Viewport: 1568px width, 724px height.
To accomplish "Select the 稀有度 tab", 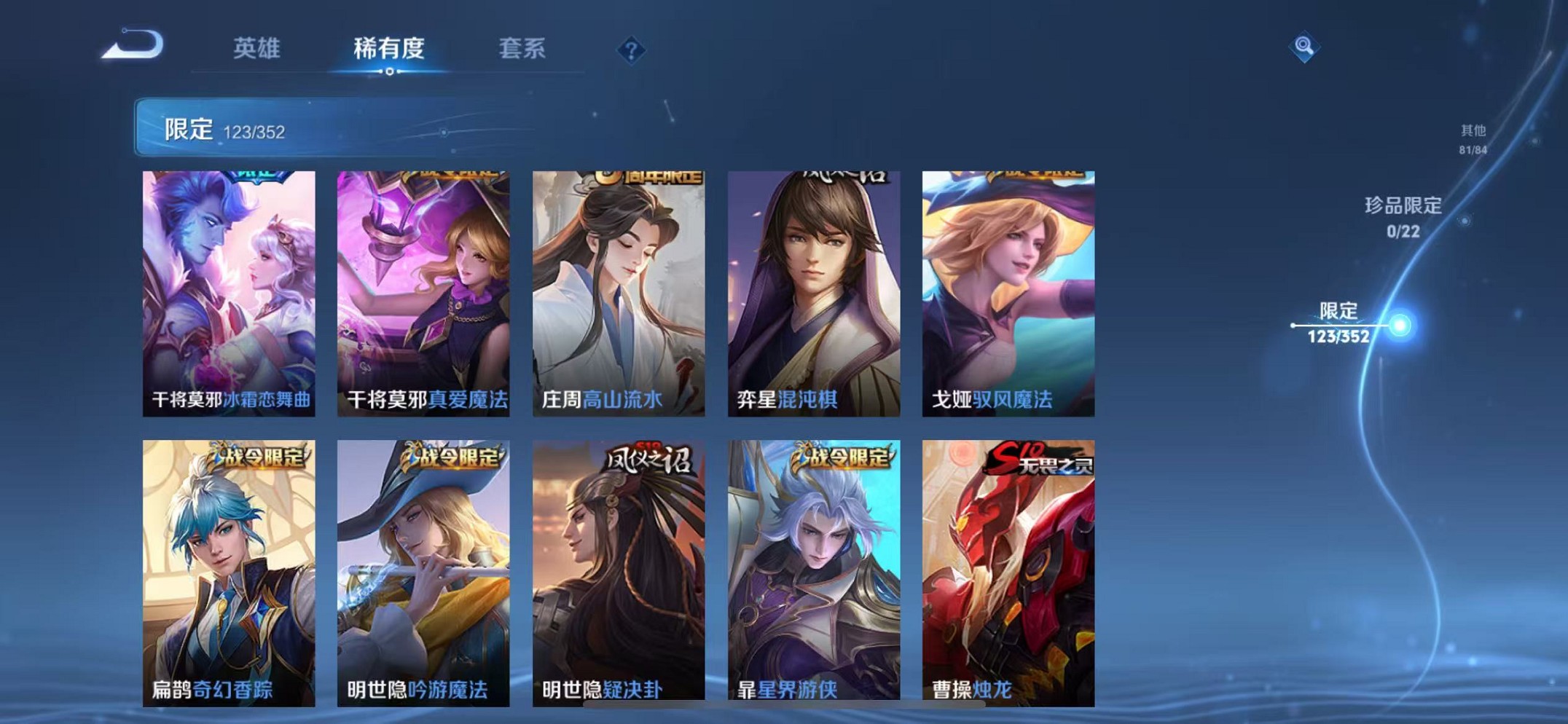I will [388, 48].
